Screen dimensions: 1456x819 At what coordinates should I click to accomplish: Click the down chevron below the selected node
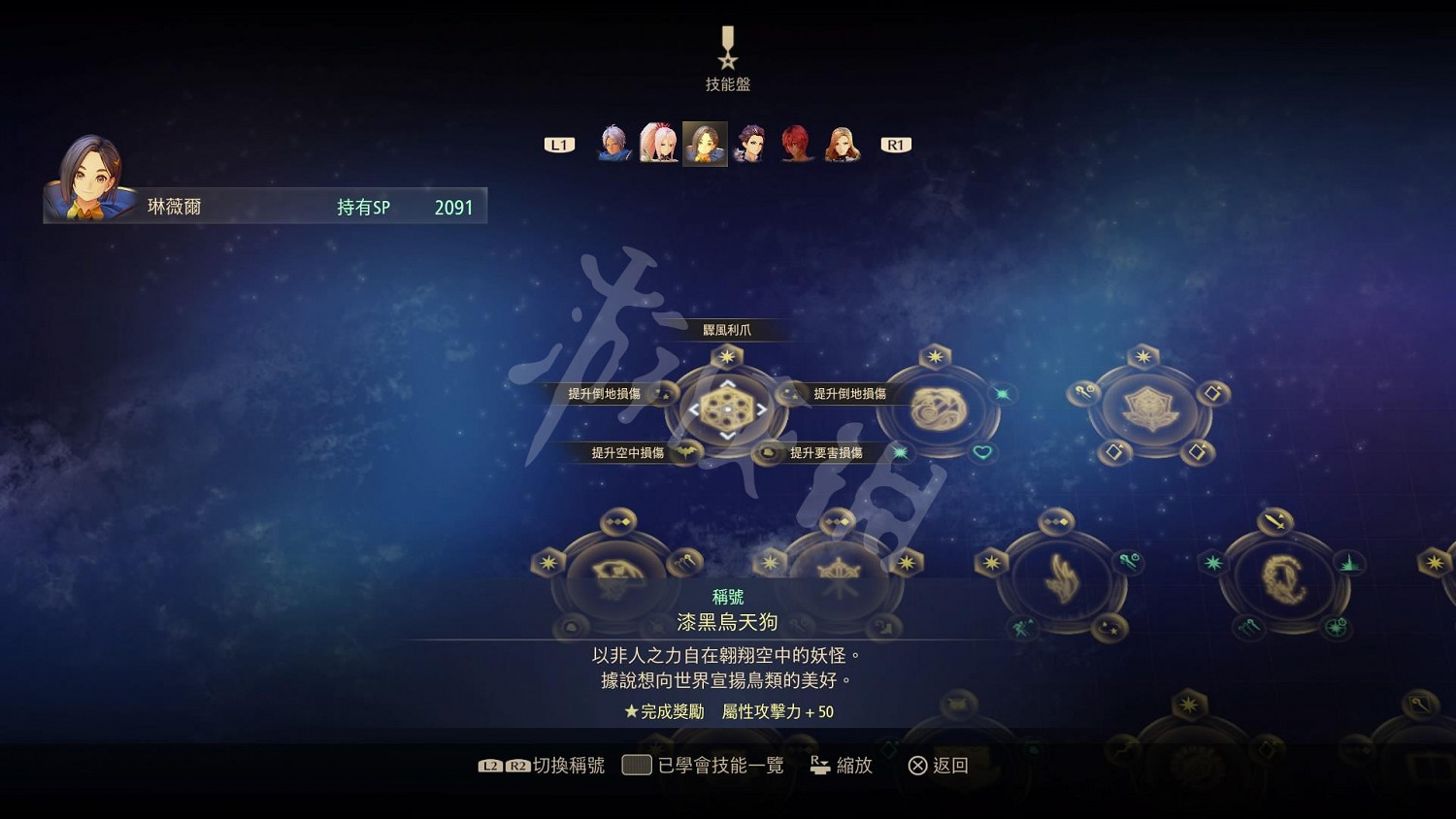[728, 436]
